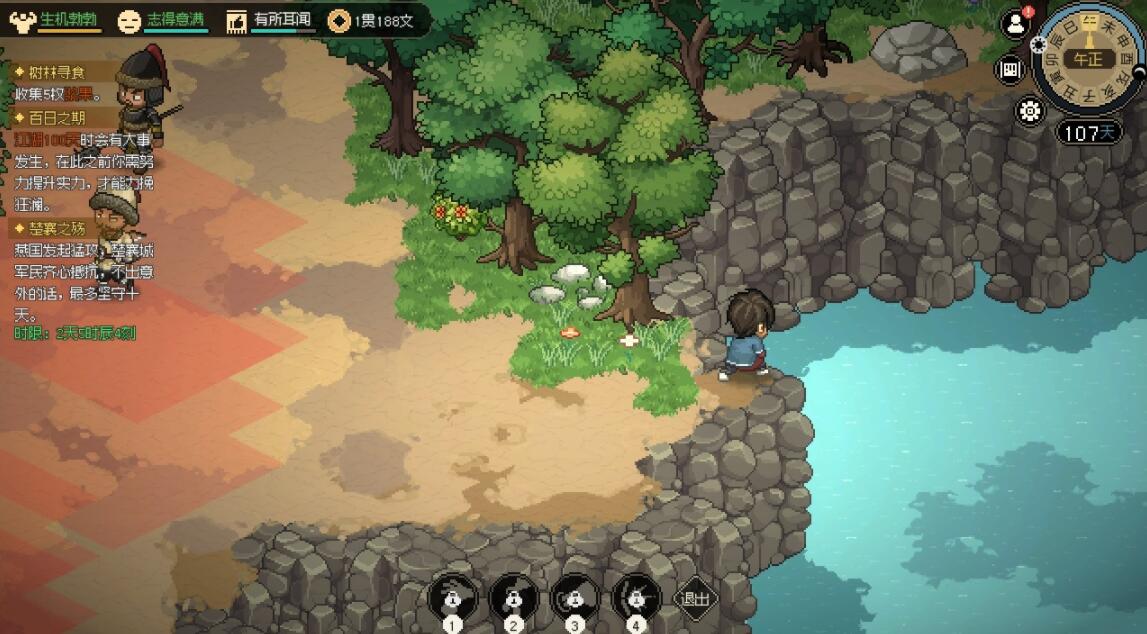Select locked skill slot 1
The height and width of the screenshot is (634, 1147).
click(x=452, y=598)
